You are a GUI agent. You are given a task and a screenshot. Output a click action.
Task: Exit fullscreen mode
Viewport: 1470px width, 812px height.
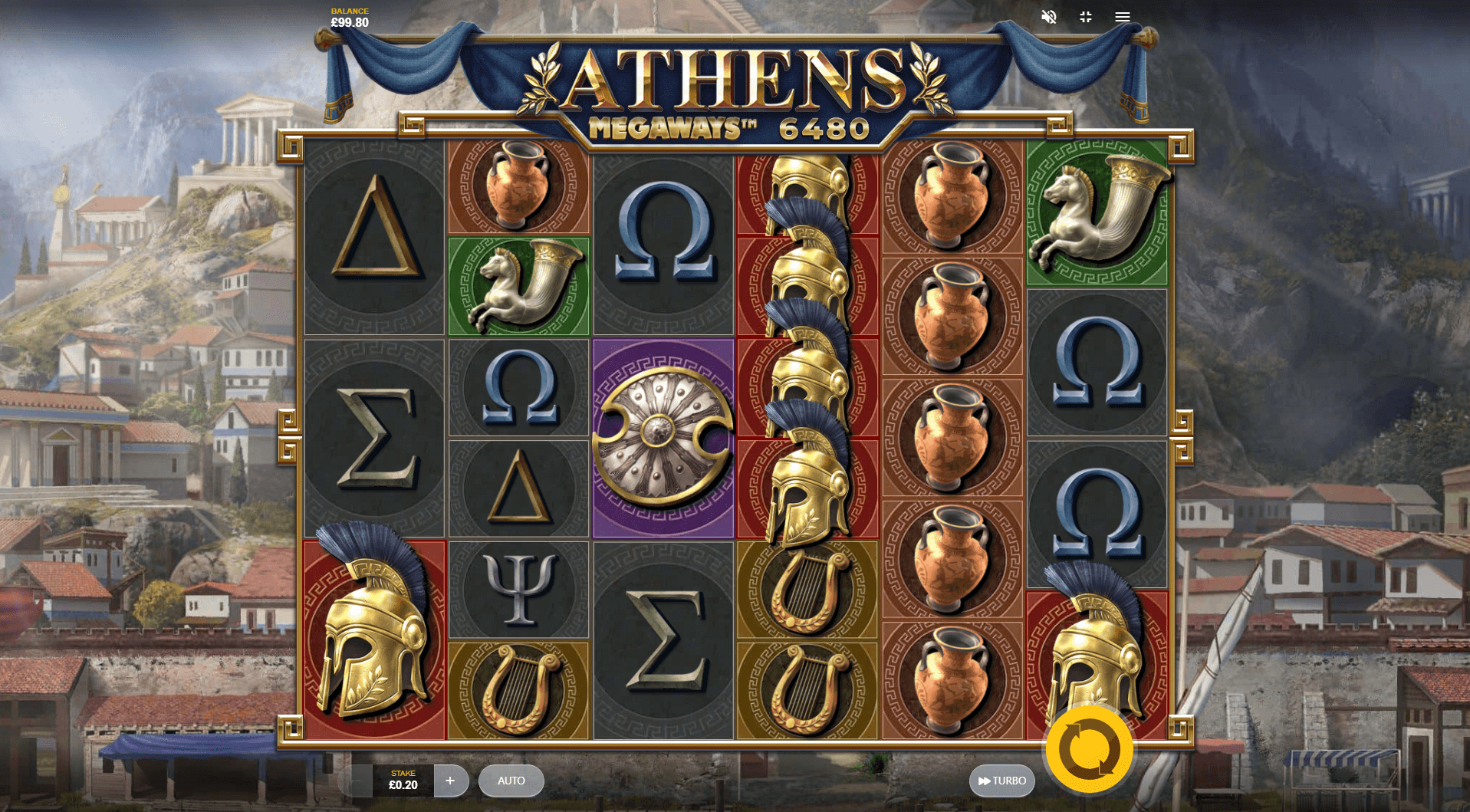coord(1086,17)
